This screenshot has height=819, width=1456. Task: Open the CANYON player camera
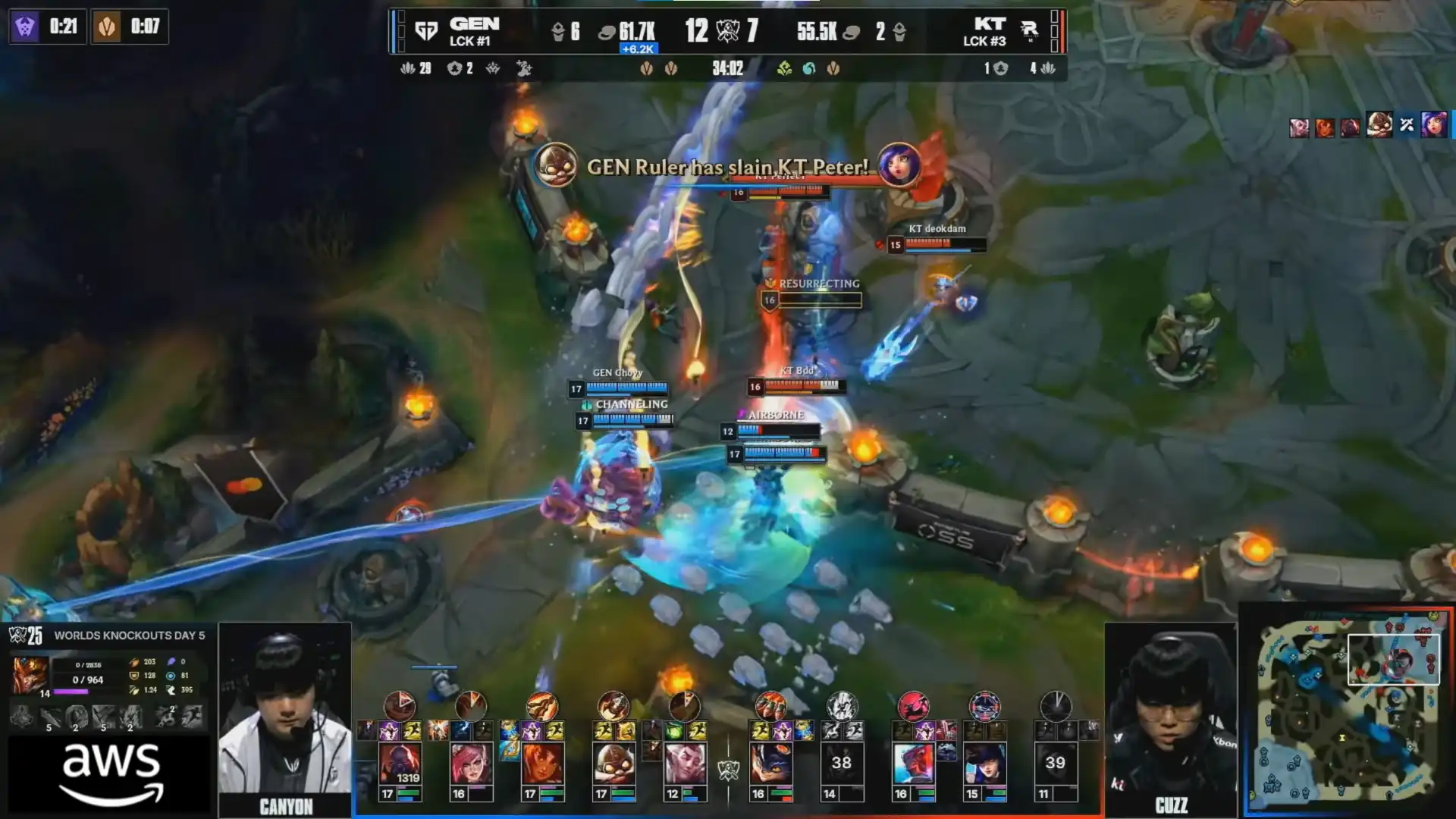click(x=285, y=717)
